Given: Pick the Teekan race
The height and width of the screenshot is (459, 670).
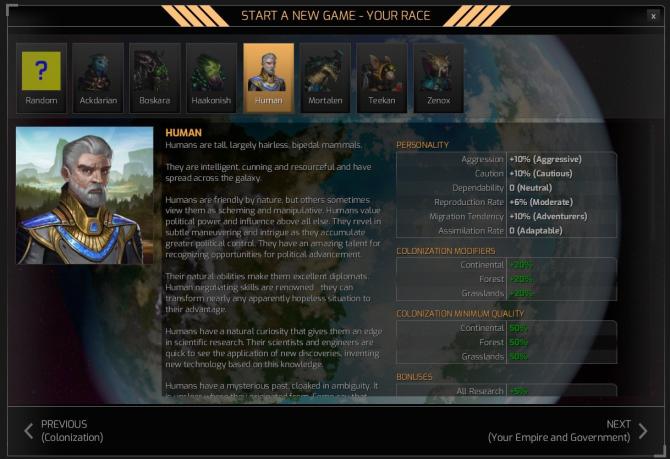Looking at the screenshot, I should 382,77.
